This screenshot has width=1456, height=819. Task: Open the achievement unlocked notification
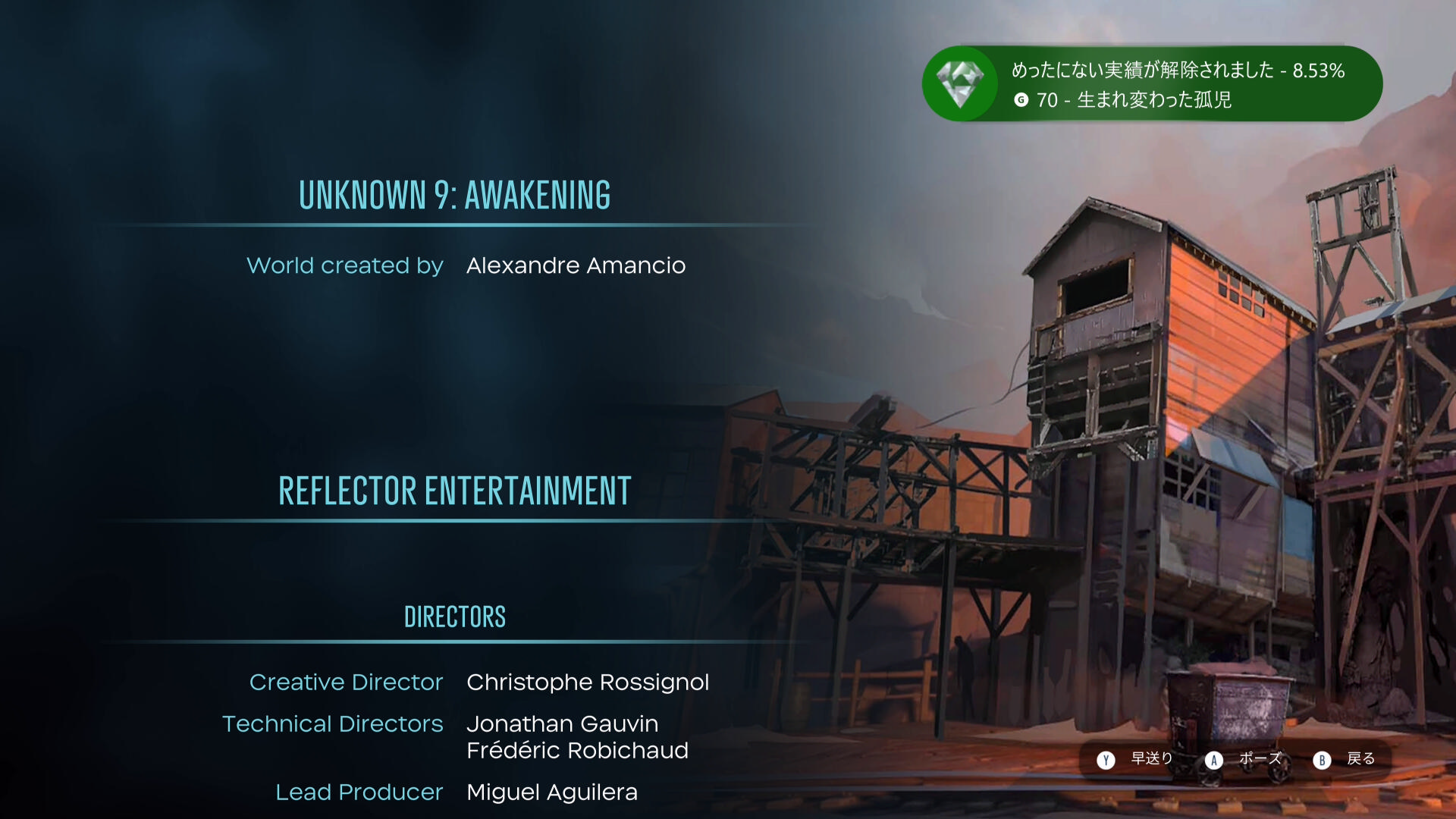[x=1151, y=84]
